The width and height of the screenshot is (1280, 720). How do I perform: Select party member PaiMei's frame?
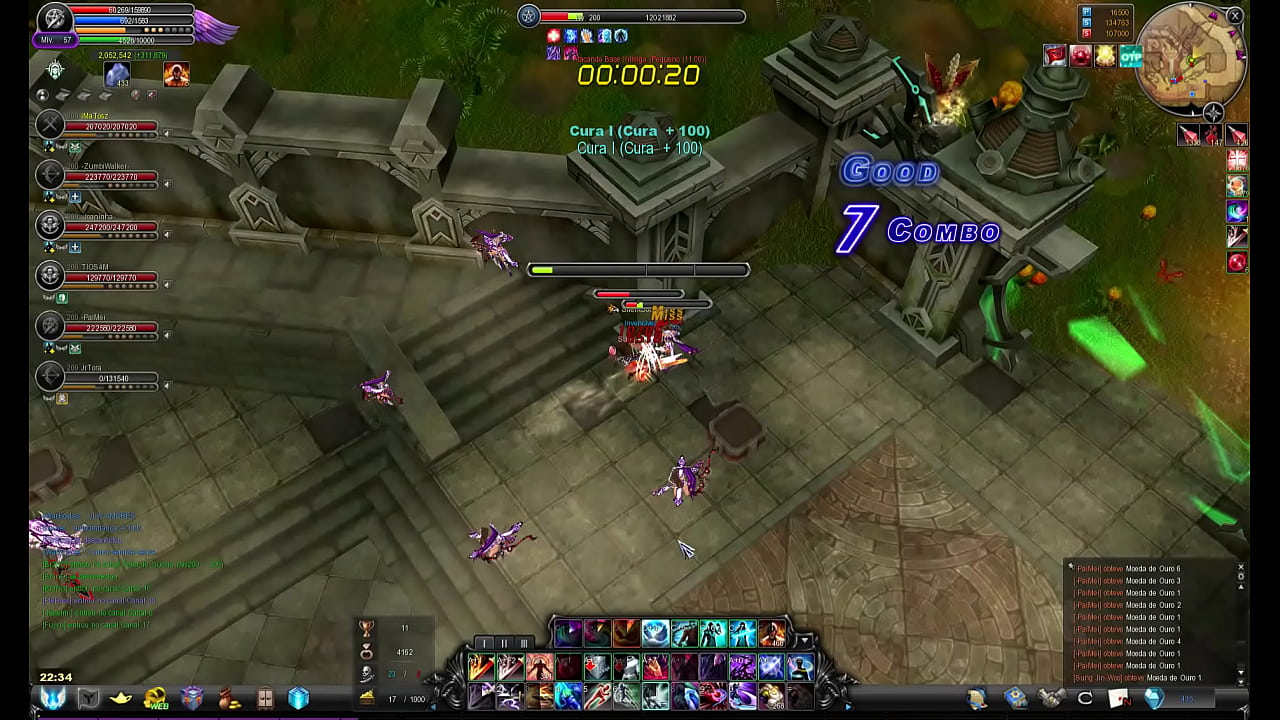110,328
